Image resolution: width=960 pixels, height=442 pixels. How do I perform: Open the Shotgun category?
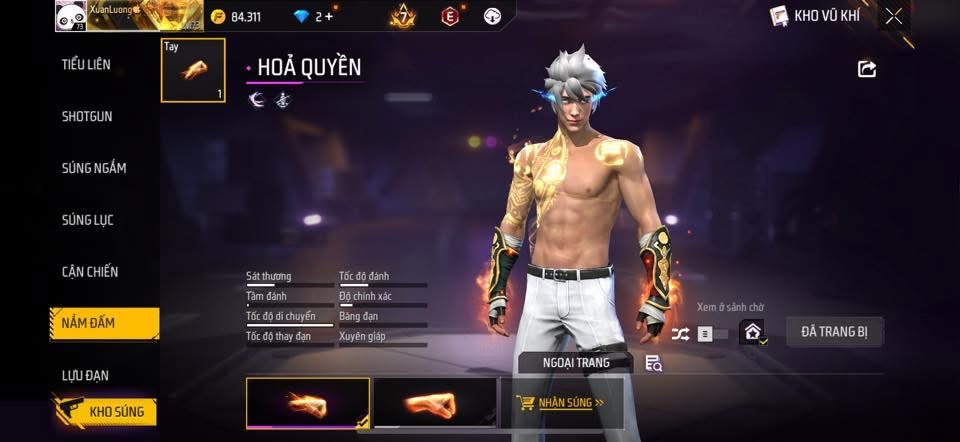[x=87, y=116]
